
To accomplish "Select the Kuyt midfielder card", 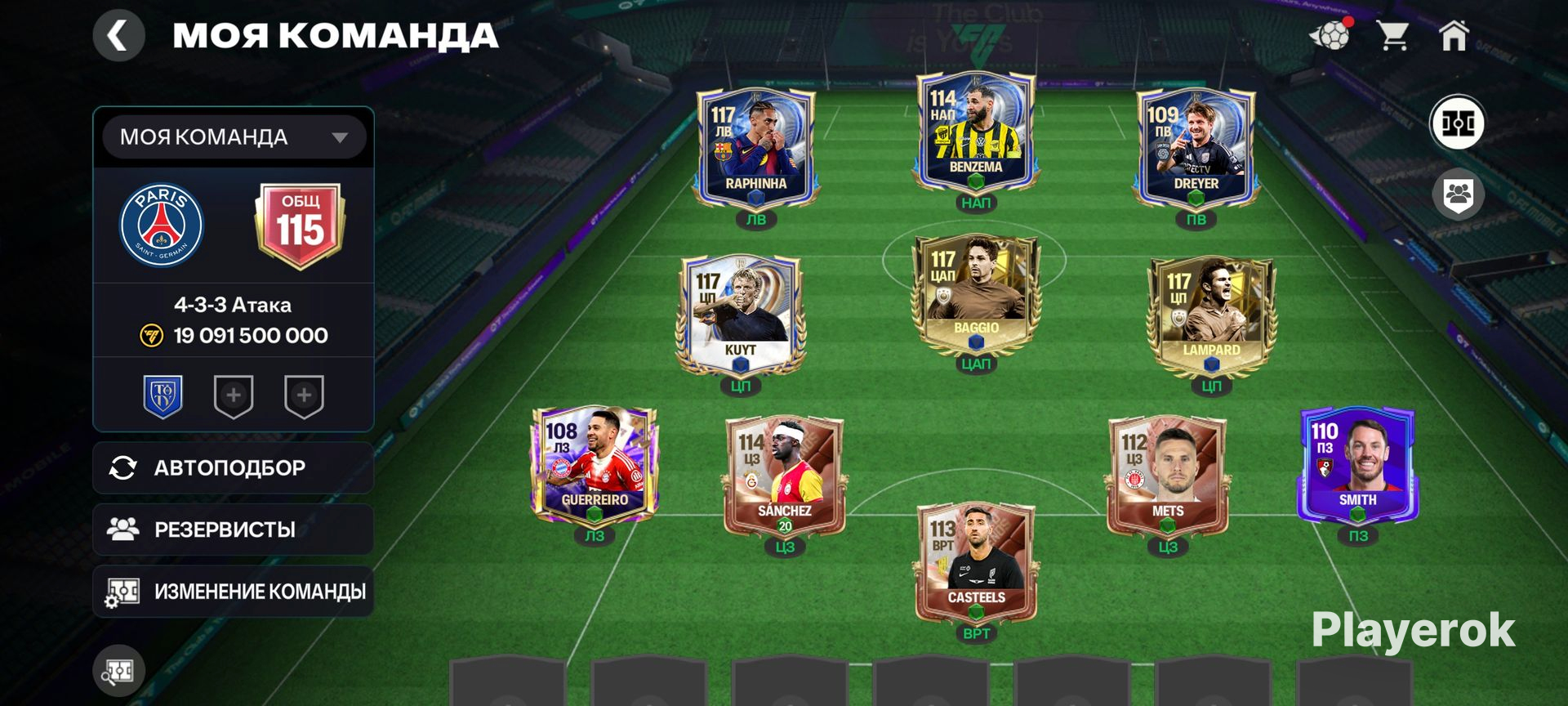I will click(x=741, y=315).
